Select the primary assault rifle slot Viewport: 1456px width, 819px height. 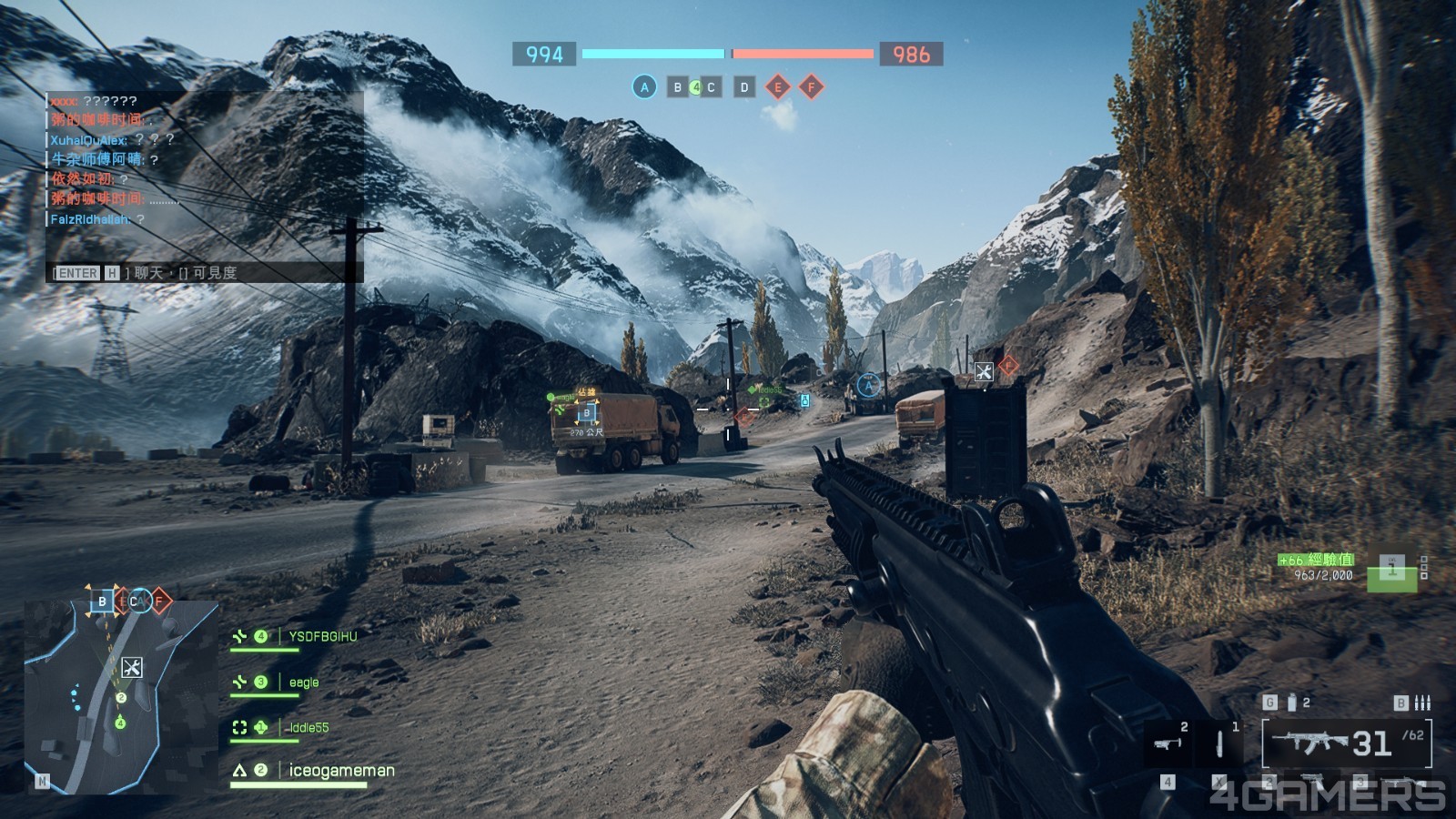point(1345,743)
